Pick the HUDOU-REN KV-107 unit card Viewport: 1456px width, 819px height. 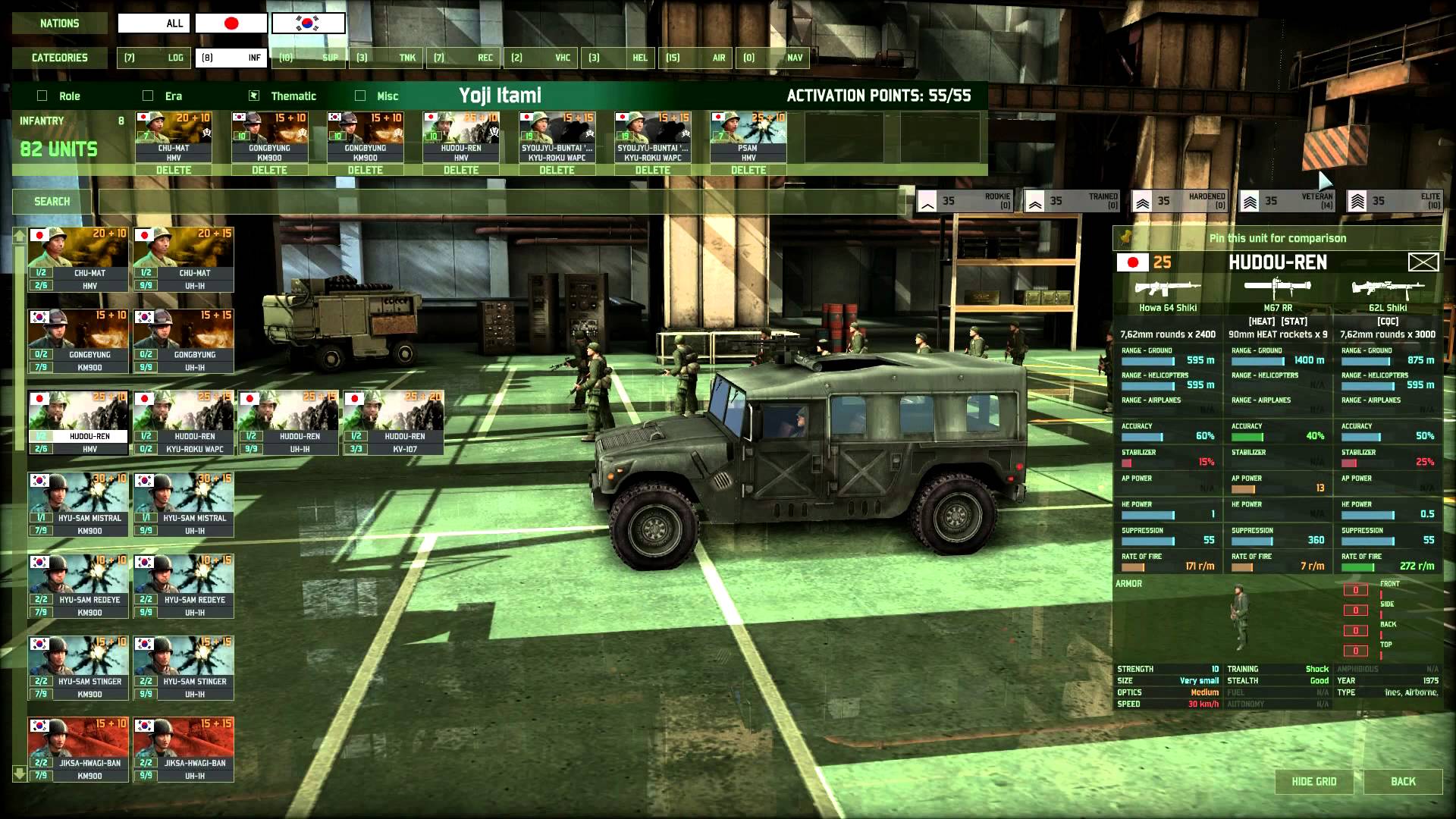[x=394, y=422]
